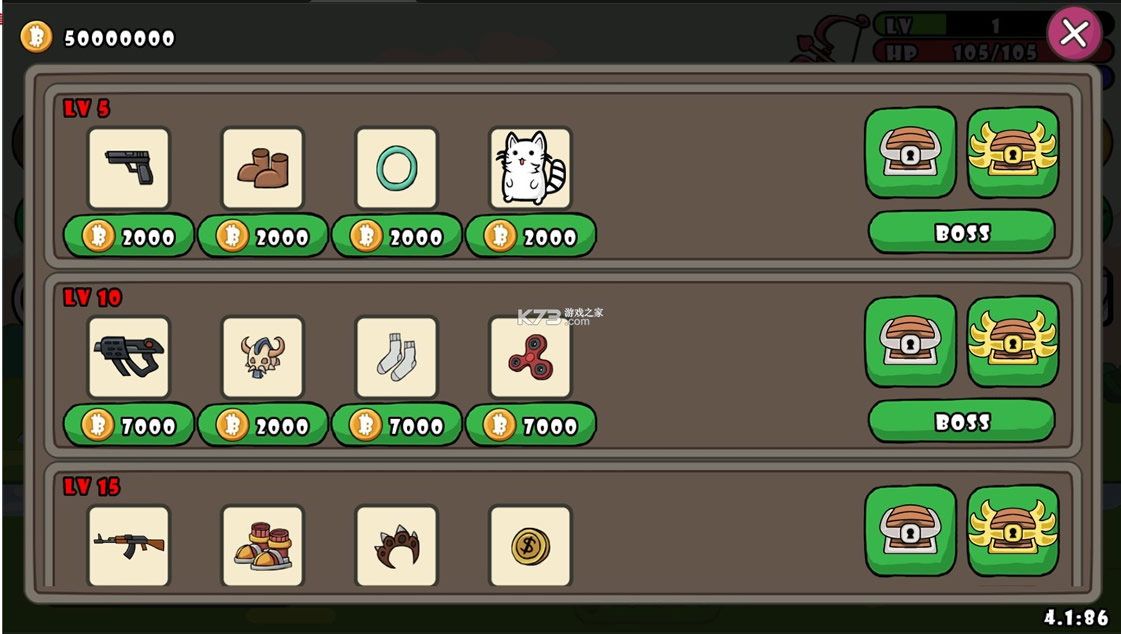Close the shop window
The image size is (1121, 634).
coord(1074,33)
